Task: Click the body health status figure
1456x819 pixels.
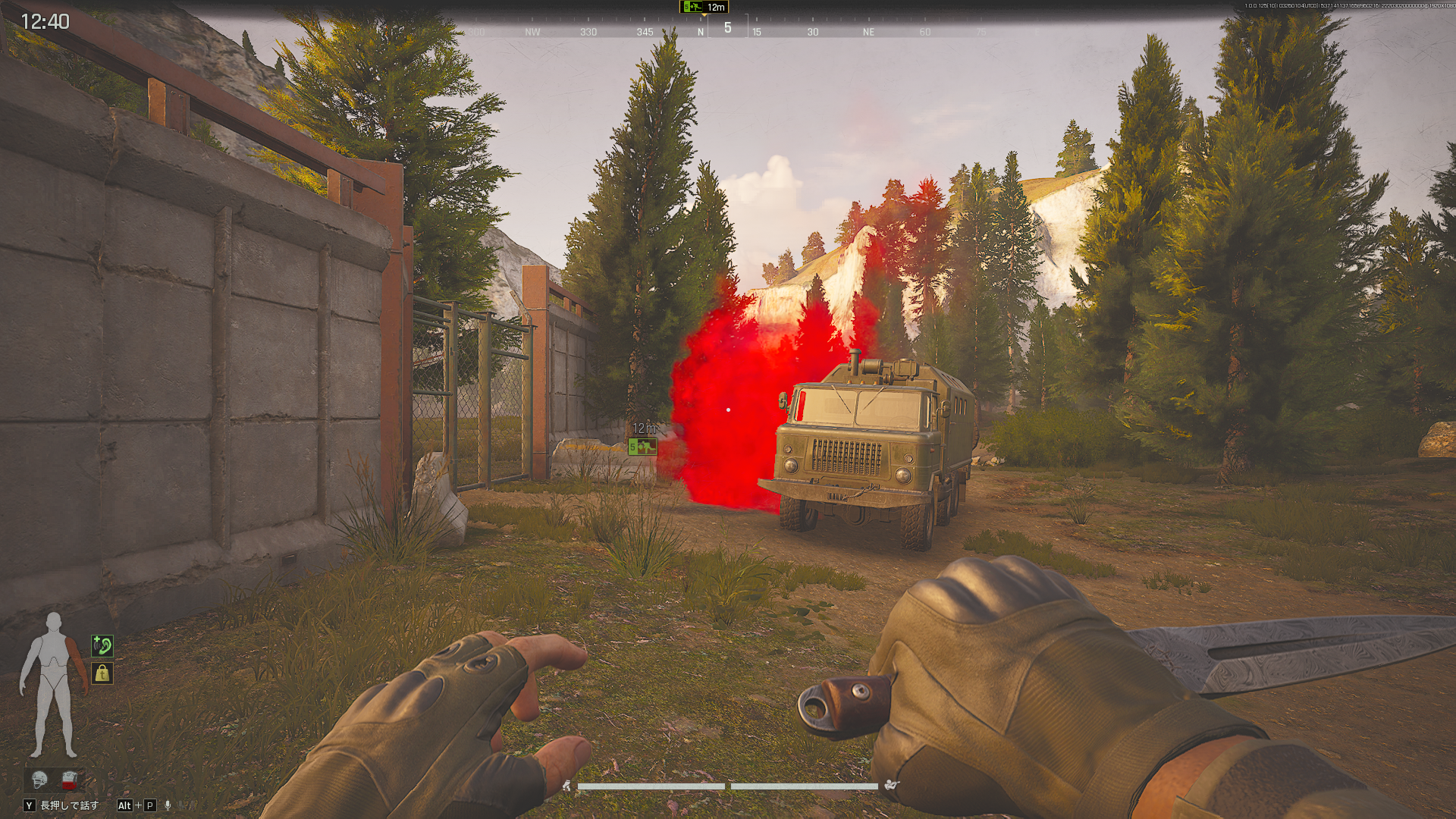Action: [53, 685]
